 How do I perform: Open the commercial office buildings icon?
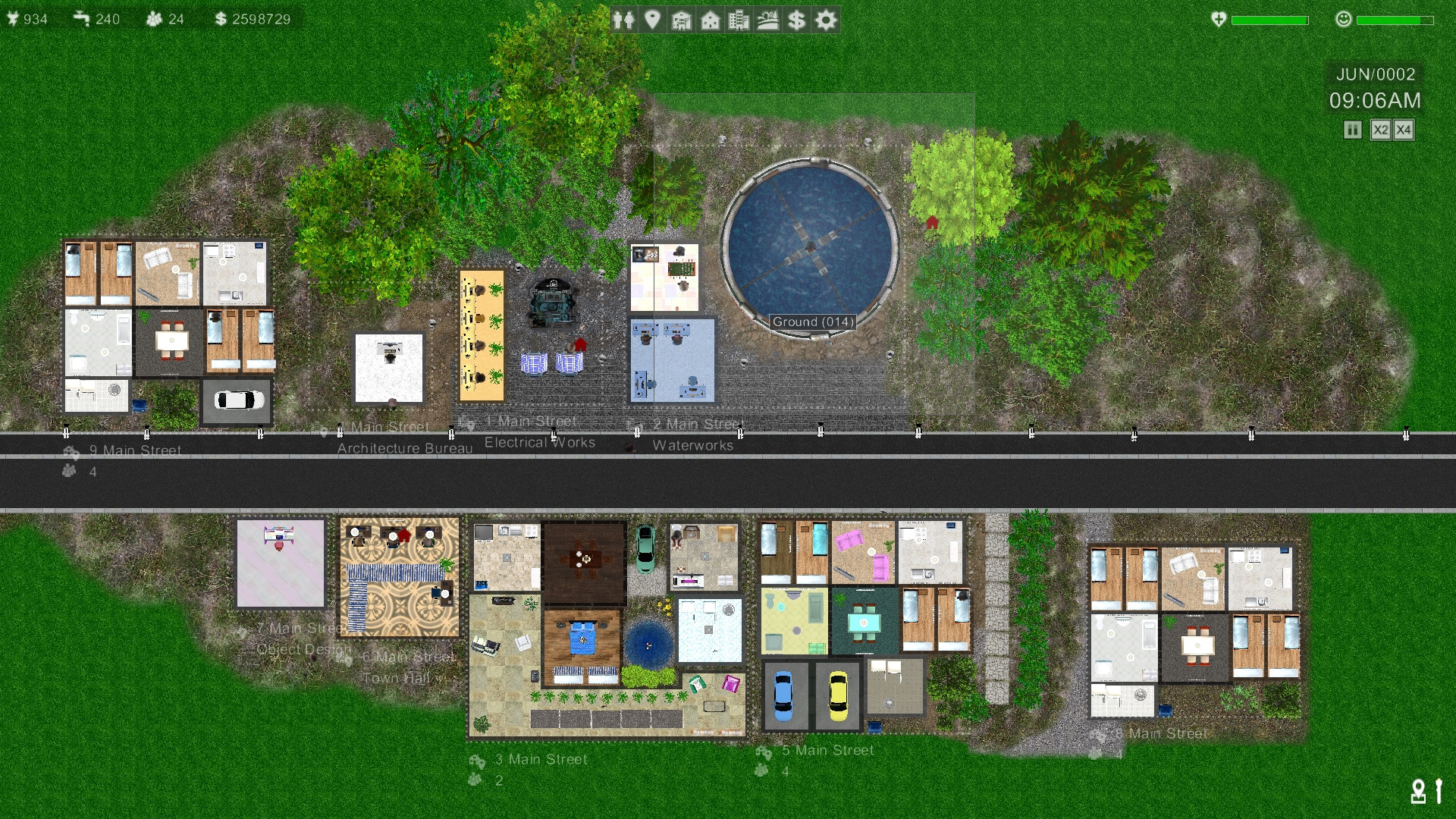739,20
